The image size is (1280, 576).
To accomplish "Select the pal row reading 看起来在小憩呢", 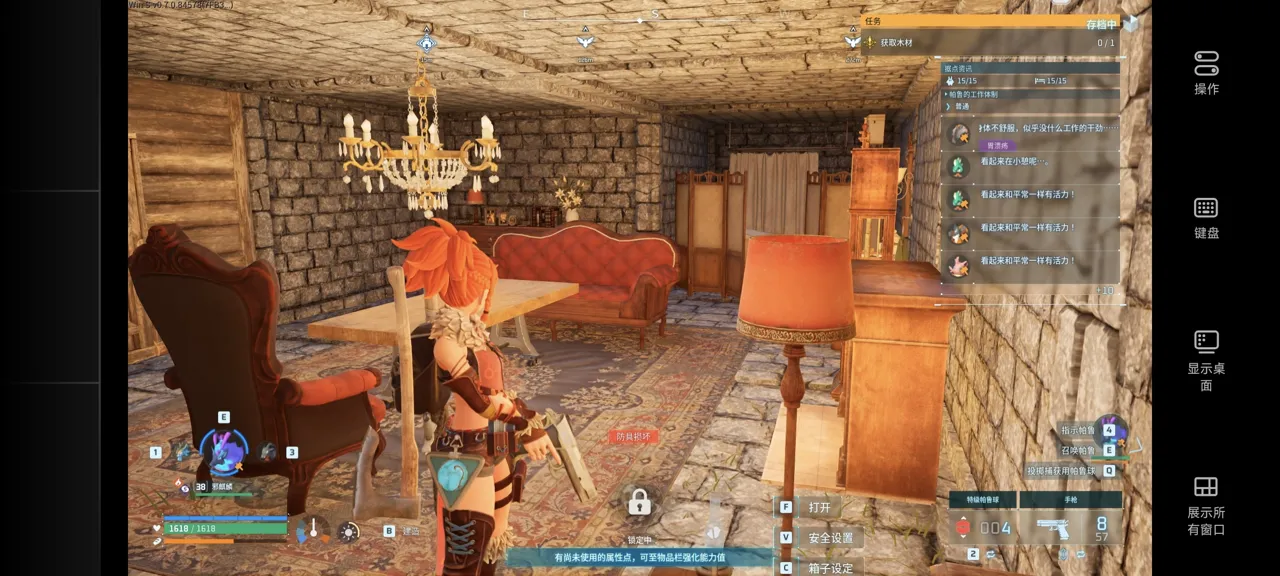I will tap(1030, 165).
